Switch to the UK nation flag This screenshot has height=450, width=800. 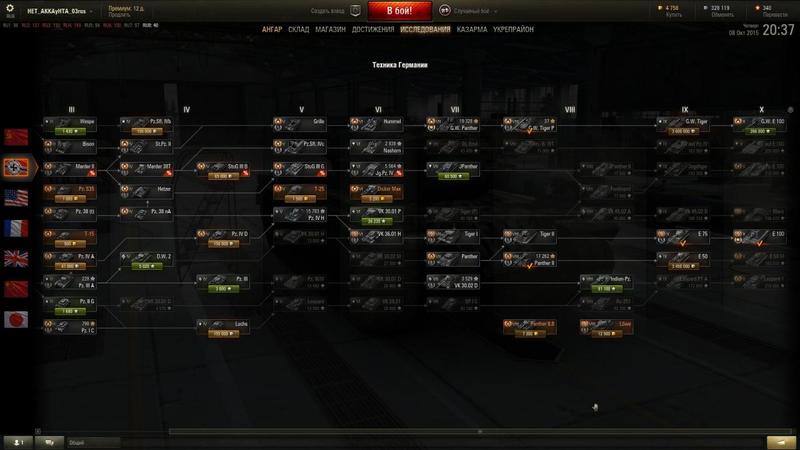pyautogui.click(x=17, y=259)
